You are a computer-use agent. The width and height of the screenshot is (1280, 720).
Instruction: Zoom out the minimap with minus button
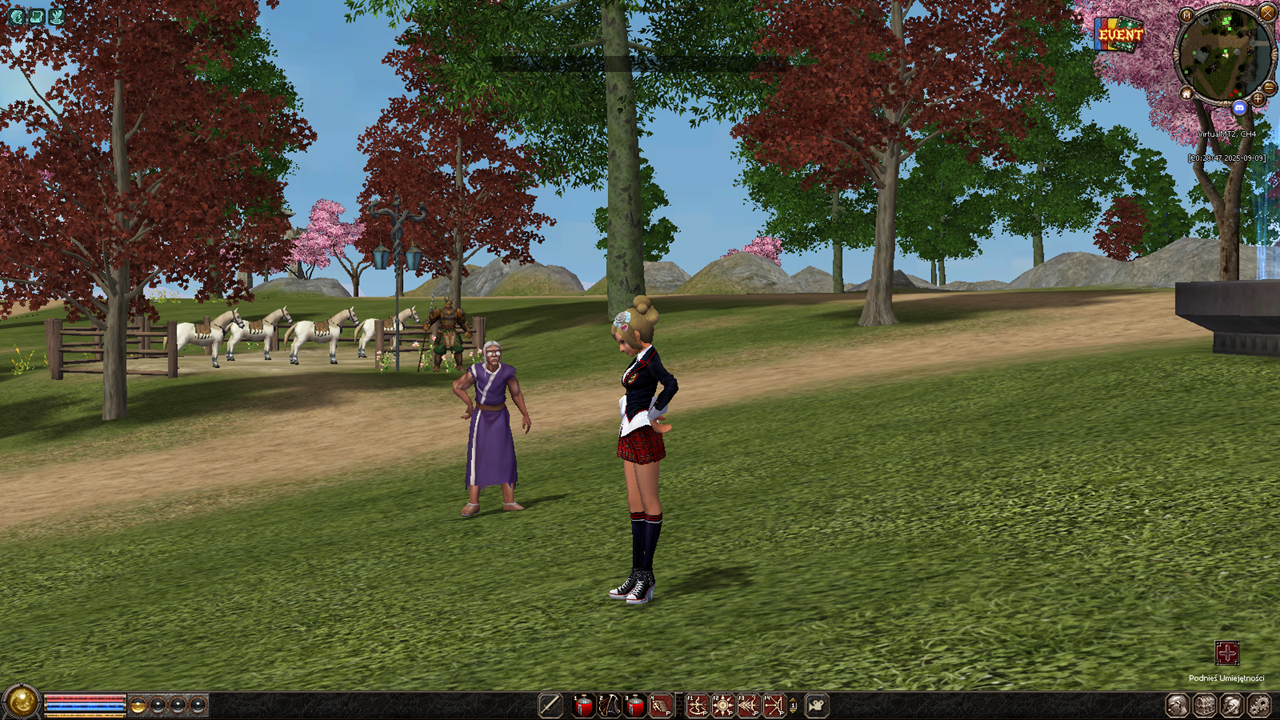point(1269,88)
